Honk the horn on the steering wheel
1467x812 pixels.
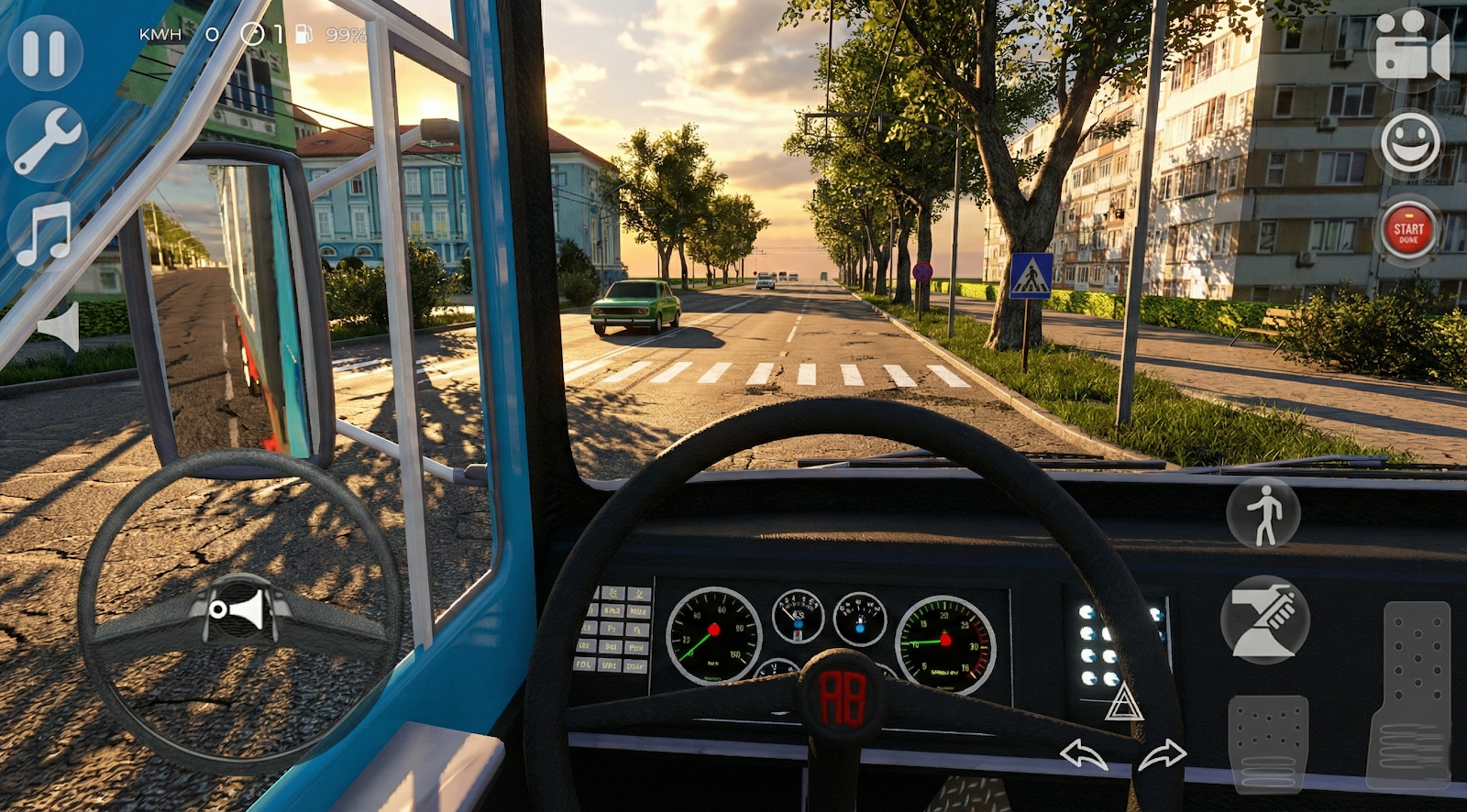point(238,608)
